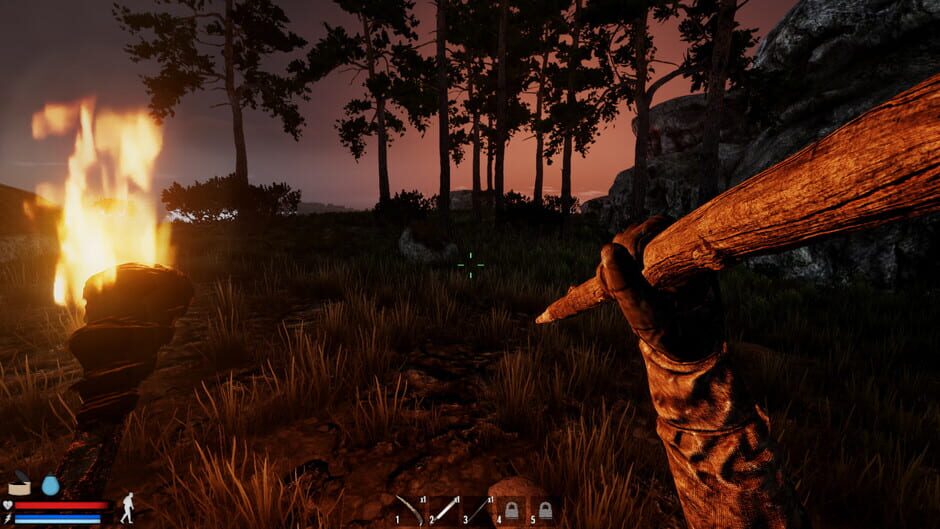Click the locked hotbar slot 4
940x529 pixels.
point(511,510)
